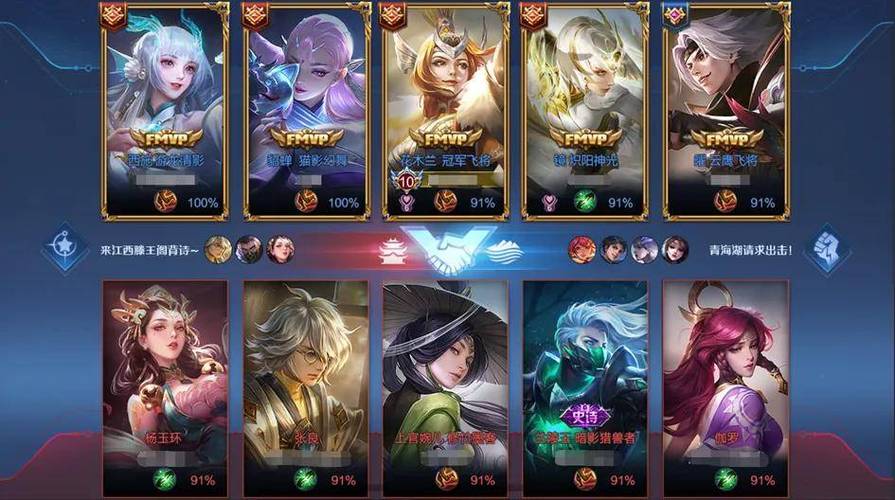Choose the 花木兰 冠军飞将 card
The height and width of the screenshot is (500, 895).
pyautogui.click(x=447, y=110)
